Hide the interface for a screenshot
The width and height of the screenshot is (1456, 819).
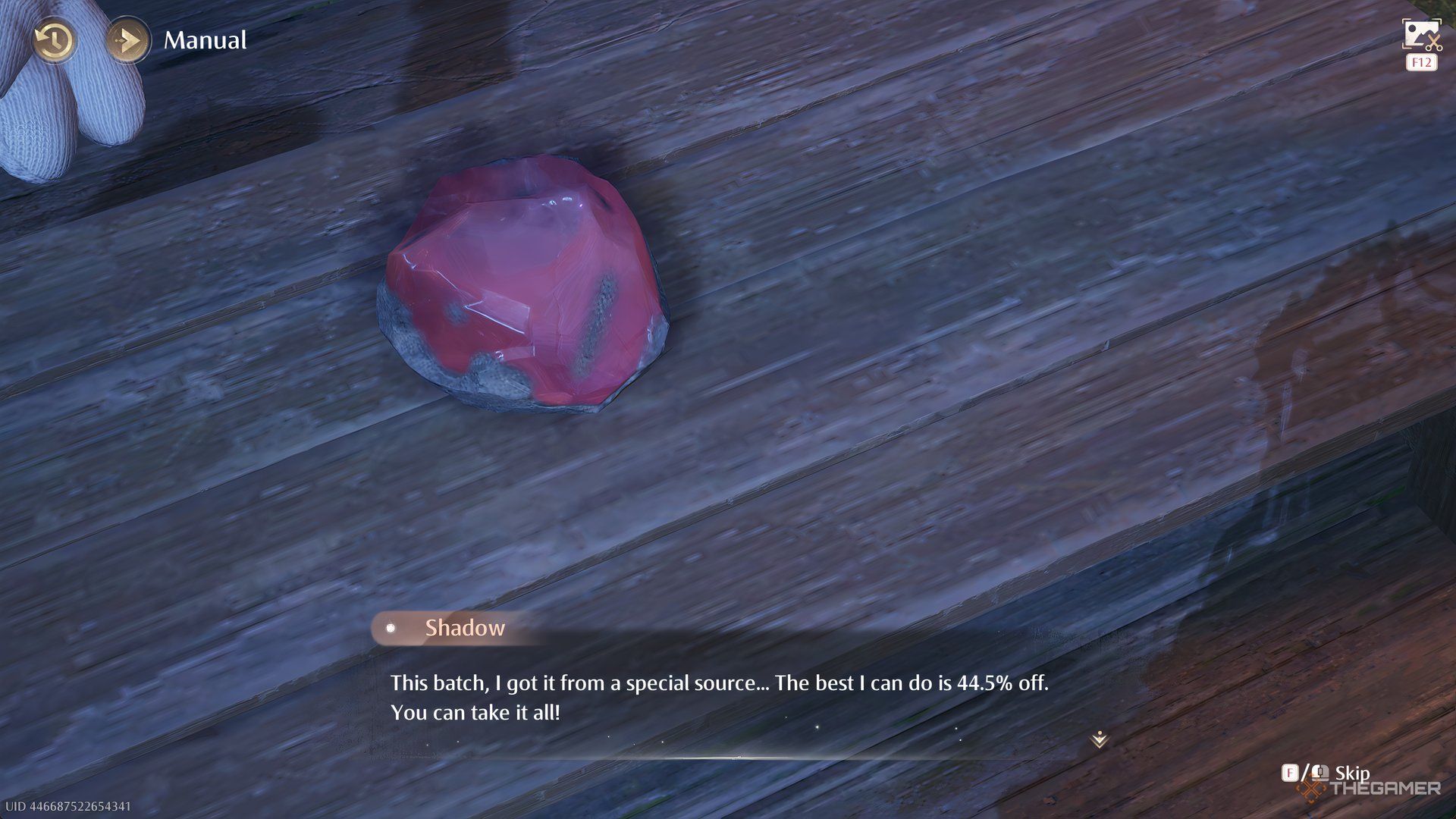[x=1420, y=36]
